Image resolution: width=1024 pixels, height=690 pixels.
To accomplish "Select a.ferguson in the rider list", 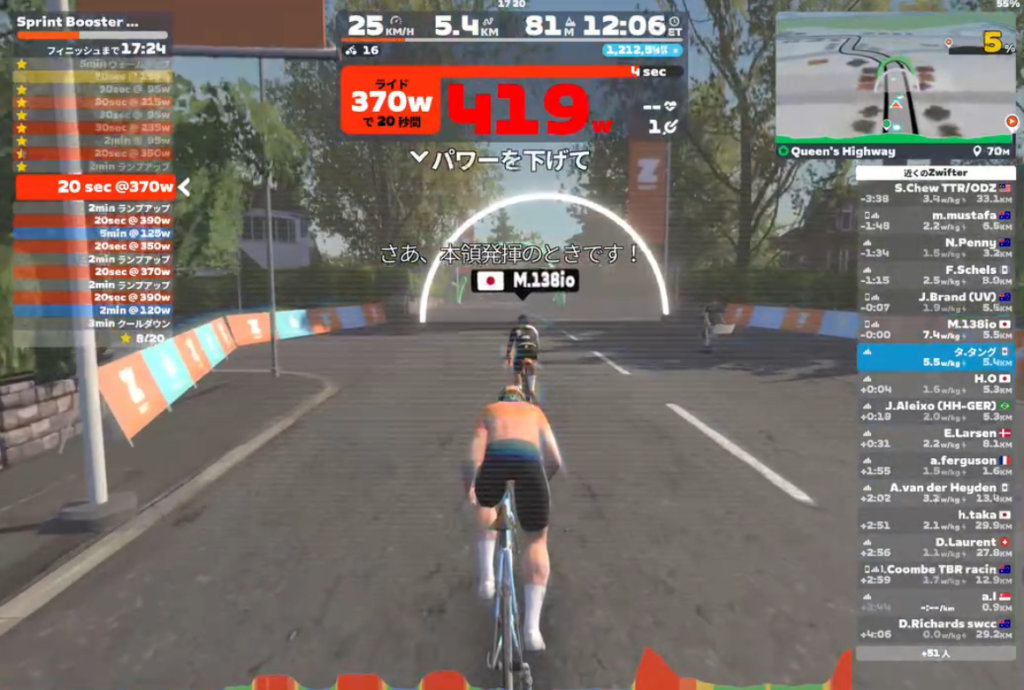I will 935,465.
